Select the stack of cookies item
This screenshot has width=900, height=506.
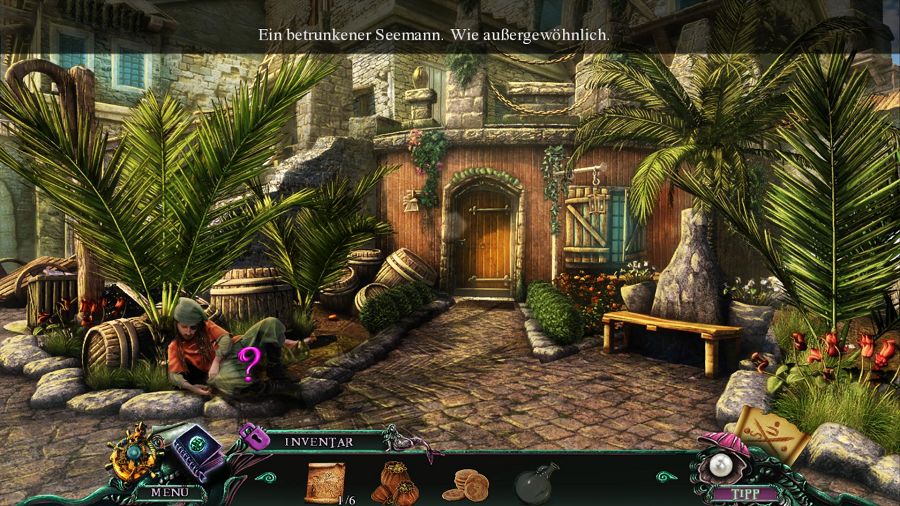[465, 484]
